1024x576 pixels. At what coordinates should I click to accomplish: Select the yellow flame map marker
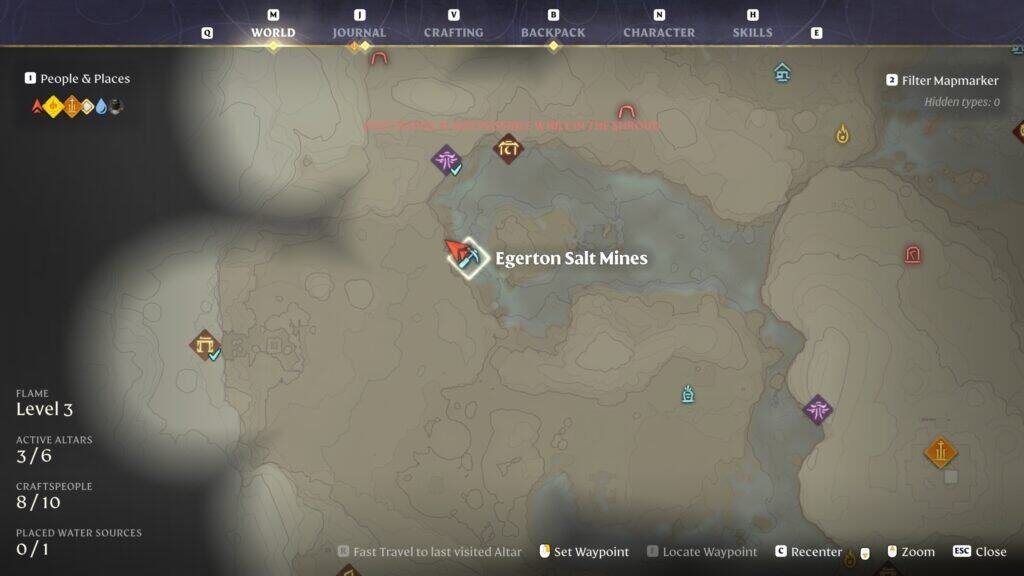(843, 133)
